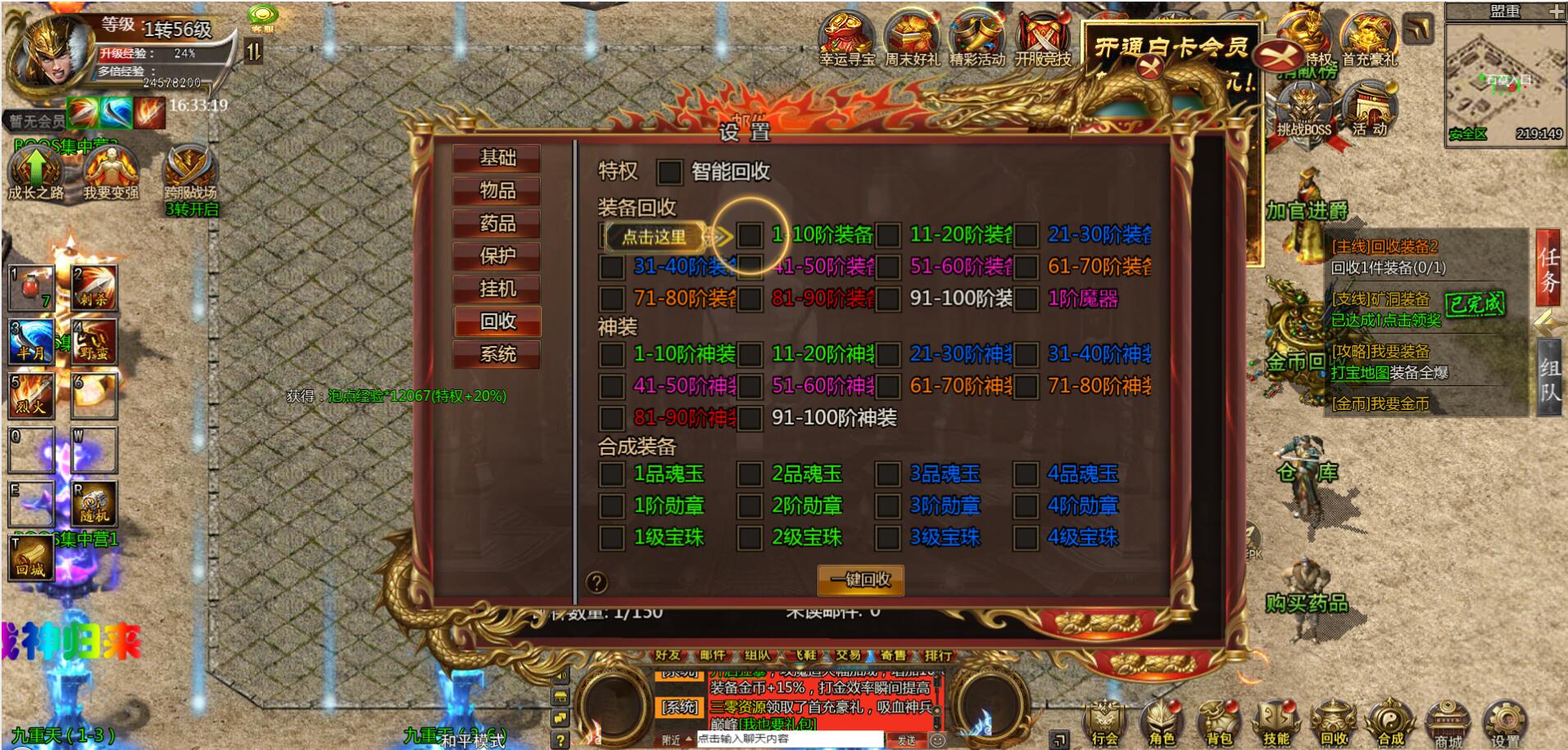Enable the 91-100阶神装 checkbox
Viewport: 1568px width, 750px height.
coord(750,419)
